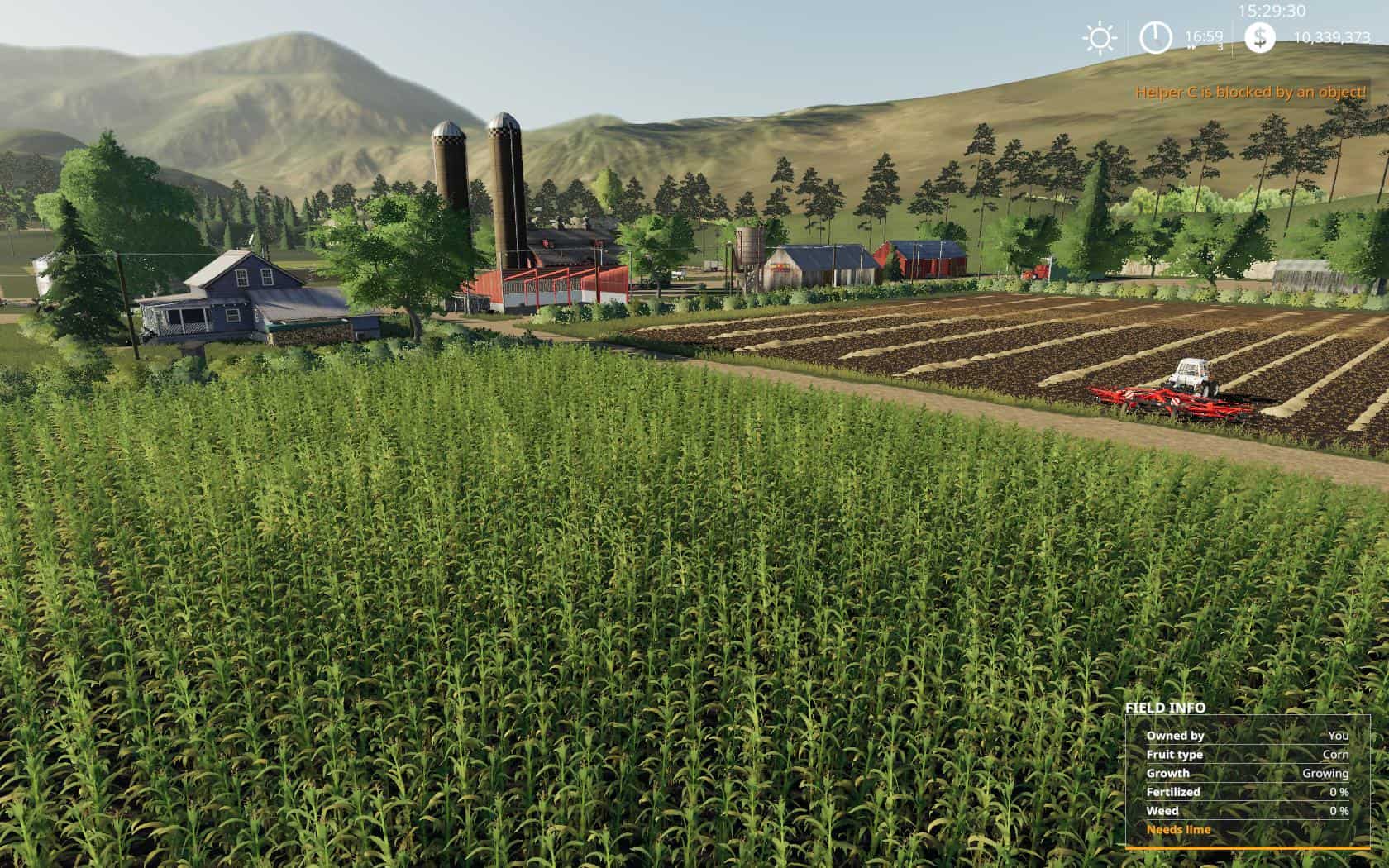Image resolution: width=1389 pixels, height=868 pixels.
Task: Click the sun weather icon
Action: (1100, 38)
